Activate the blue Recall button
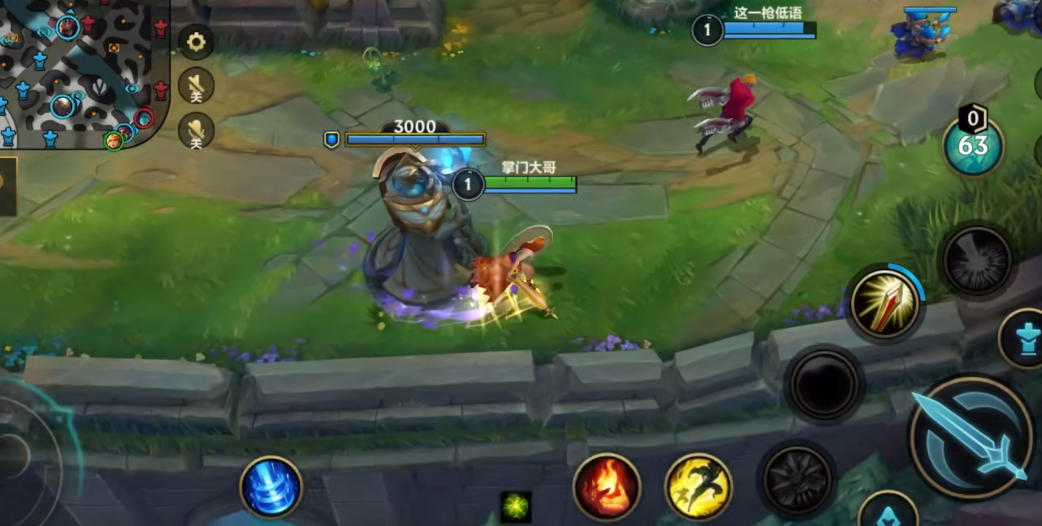The image size is (1042, 526). click(x=271, y=487)
